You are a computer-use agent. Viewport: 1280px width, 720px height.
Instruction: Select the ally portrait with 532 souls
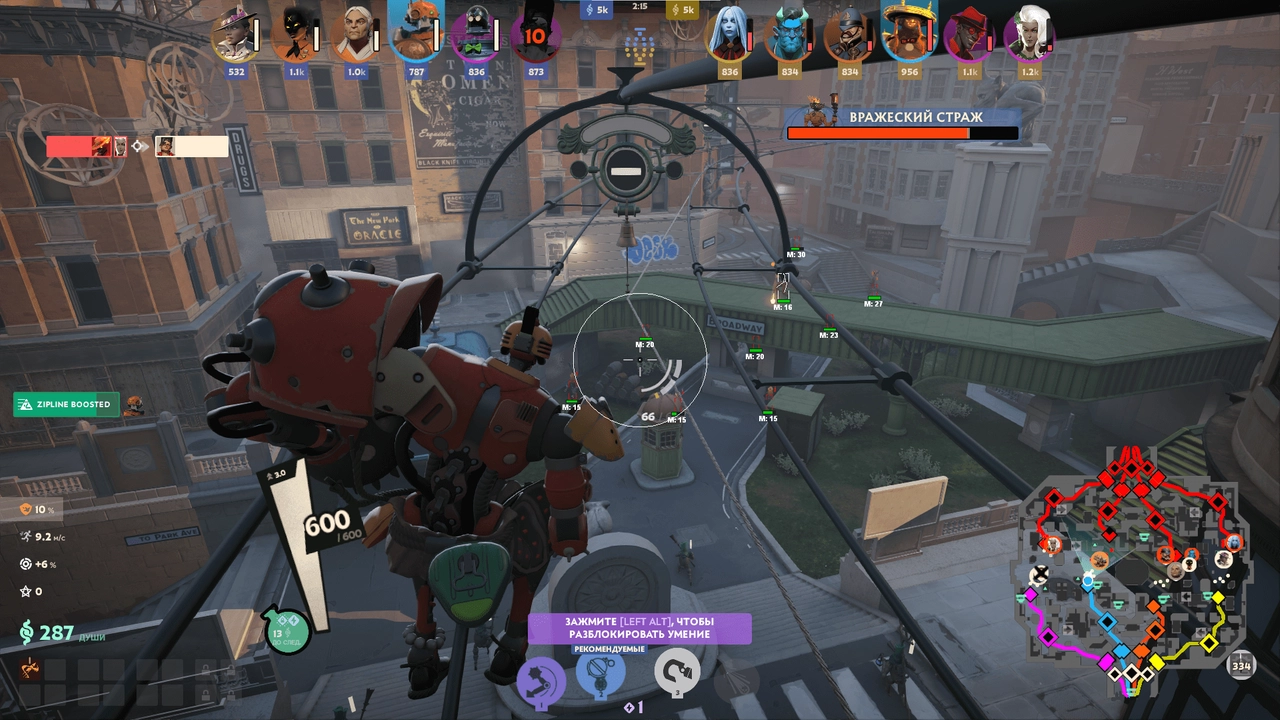click(236, 37)
